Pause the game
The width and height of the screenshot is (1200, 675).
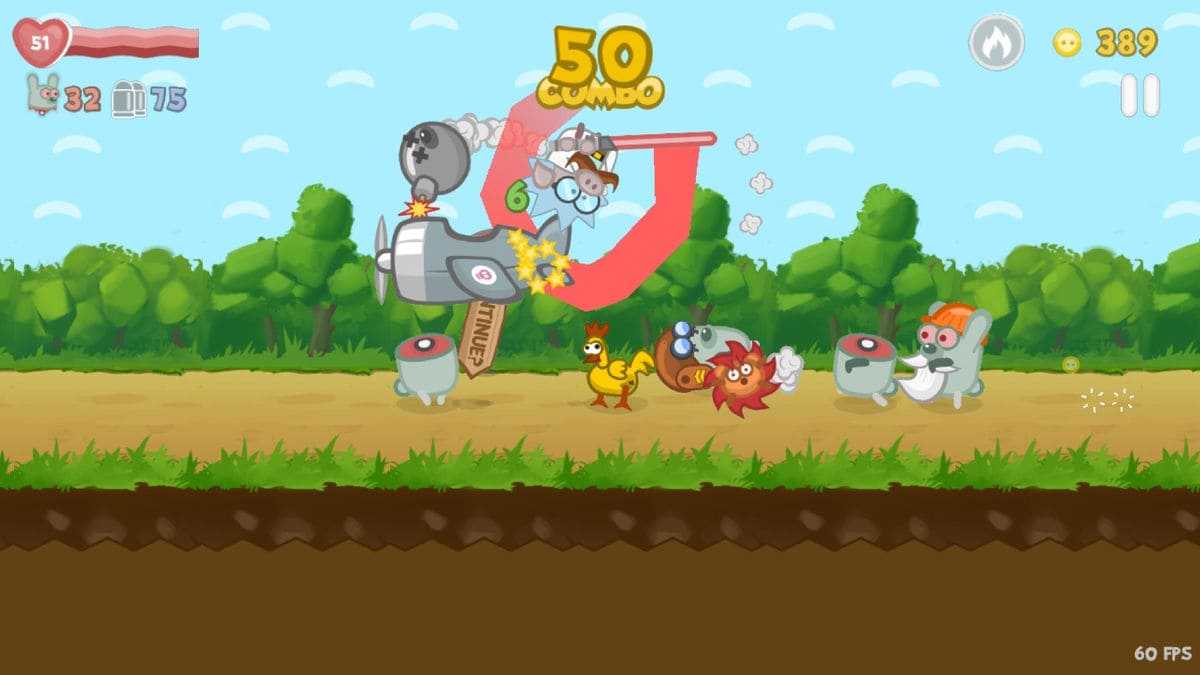(x=1139, y=96)
